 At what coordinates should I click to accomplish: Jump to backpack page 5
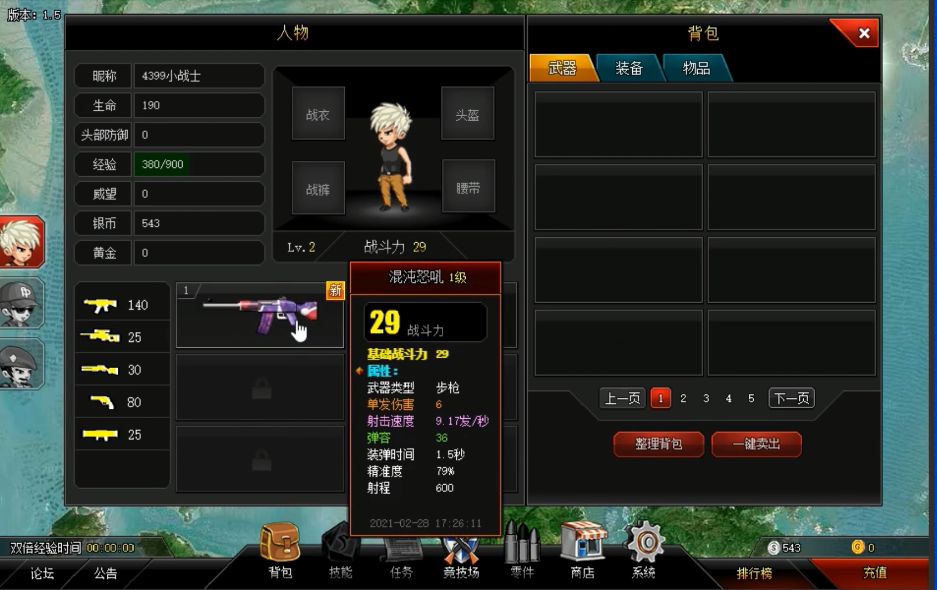point(751,398)
